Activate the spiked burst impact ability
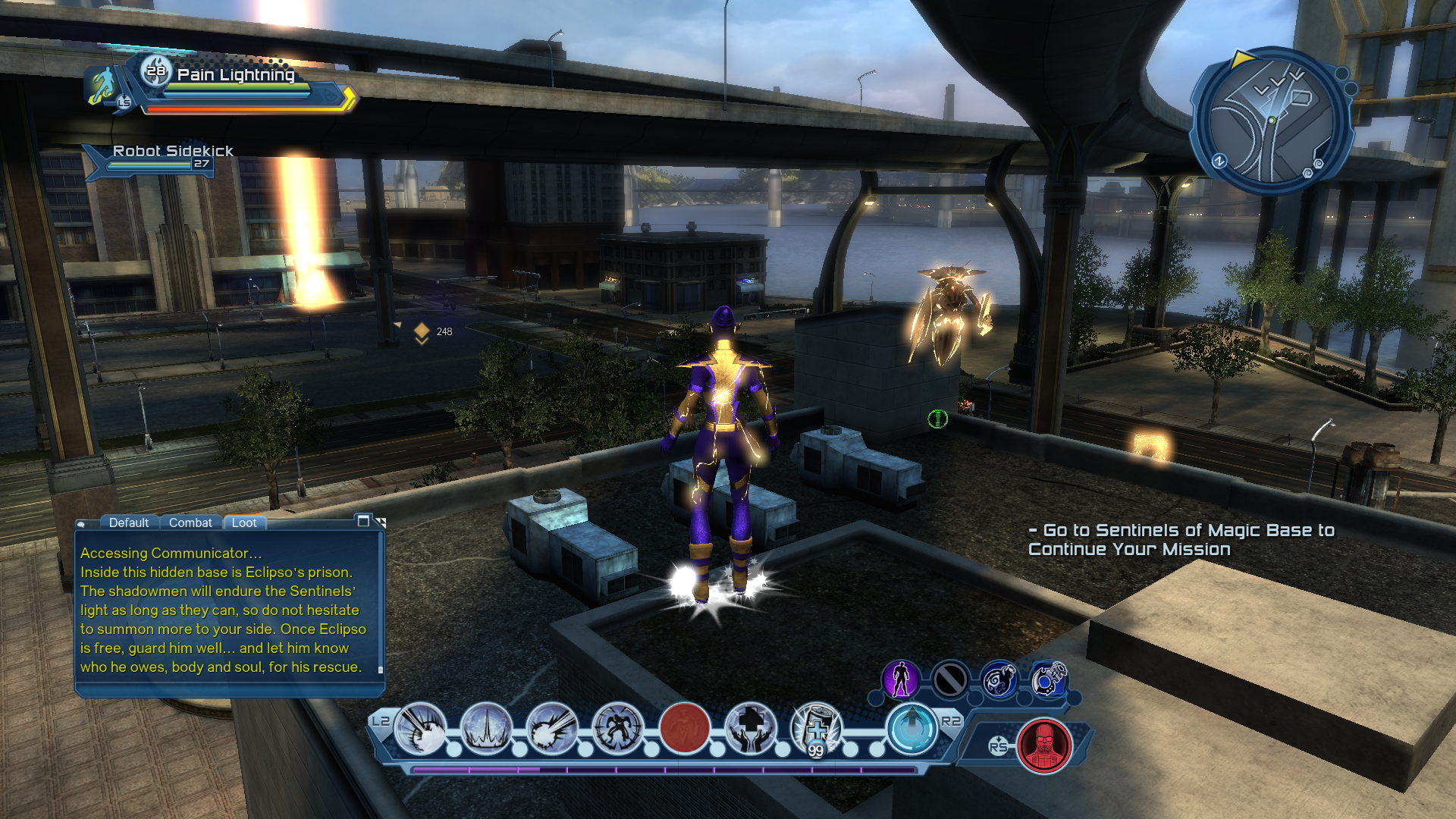Image resolution: width=1456 pixels, height=819 pixels. (x=421, y=729)
